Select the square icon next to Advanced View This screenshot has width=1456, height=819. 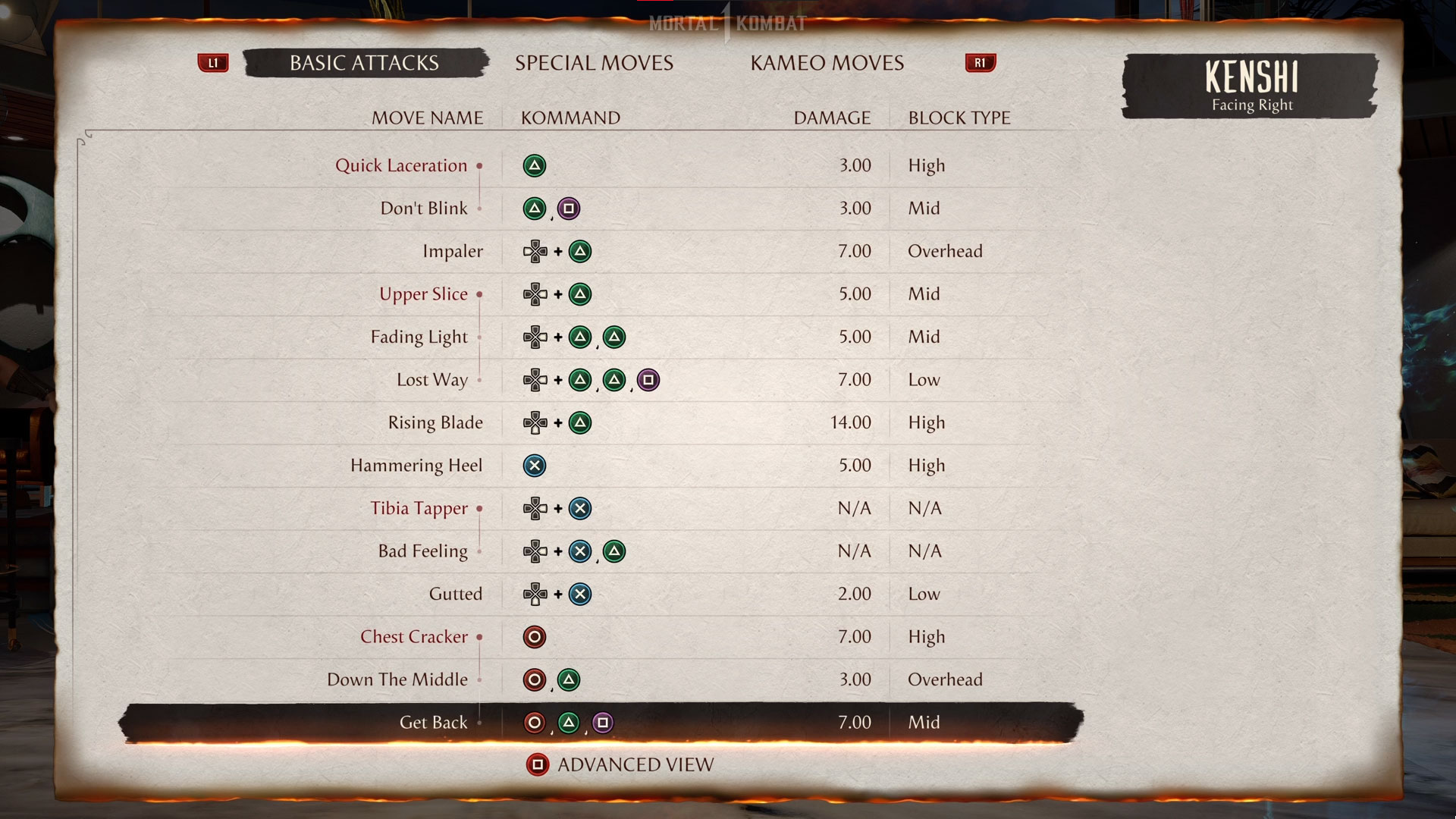coord(538,764)
